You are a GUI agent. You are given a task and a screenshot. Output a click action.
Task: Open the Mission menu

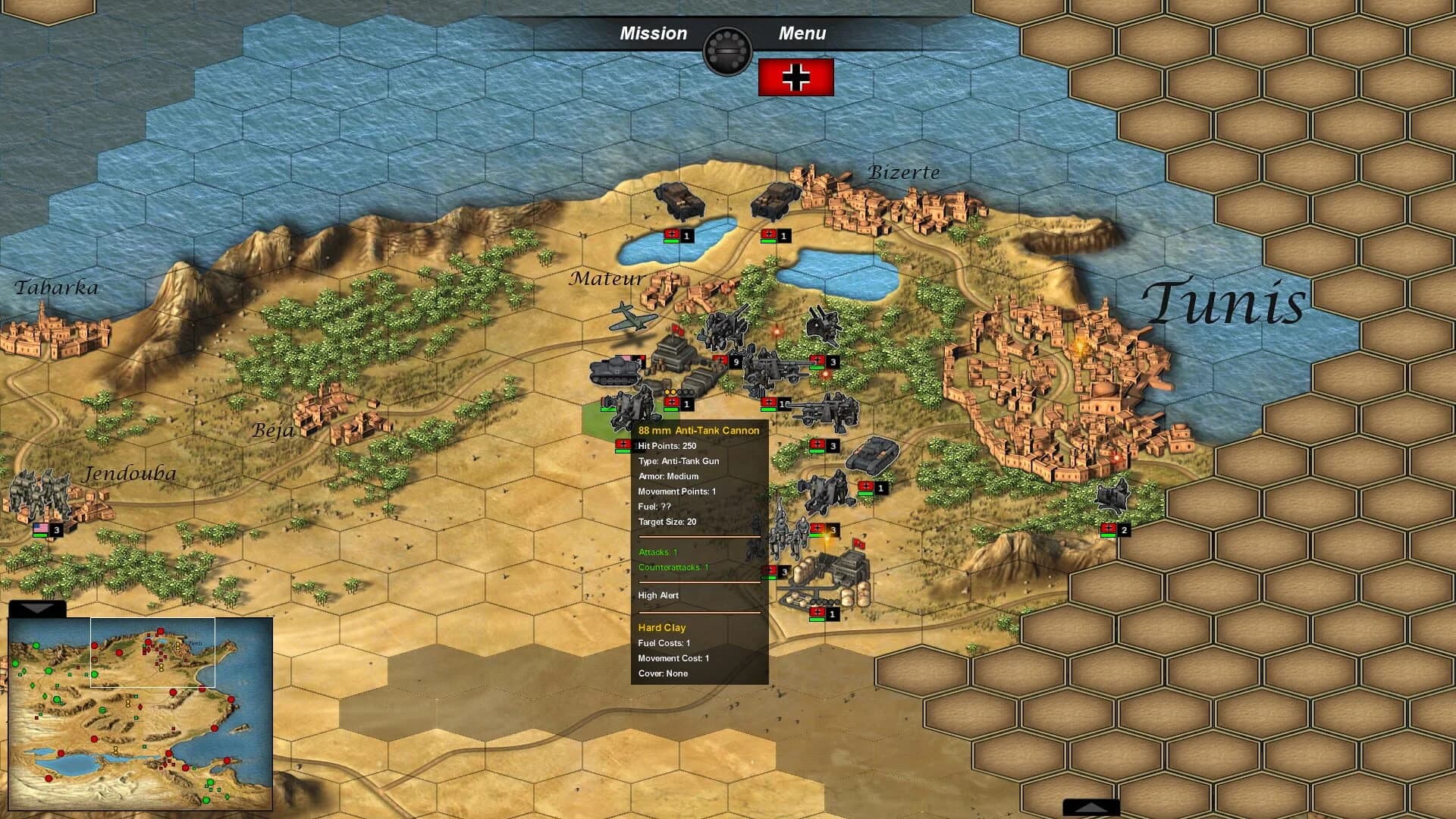click(x=654, y=33)
